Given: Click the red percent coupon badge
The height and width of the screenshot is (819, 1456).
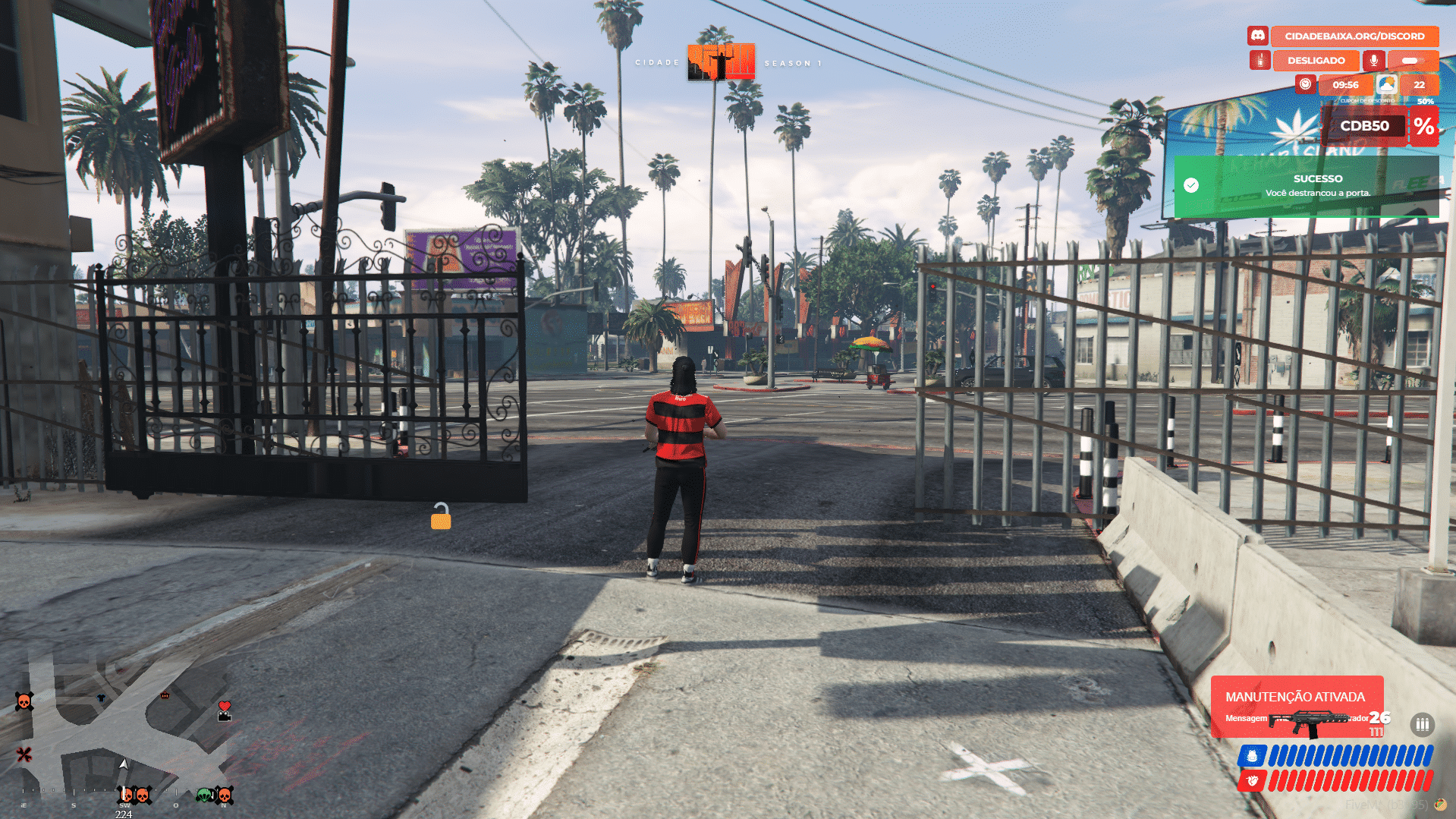Looking at the screenshot, I should tap(1423, 126).
